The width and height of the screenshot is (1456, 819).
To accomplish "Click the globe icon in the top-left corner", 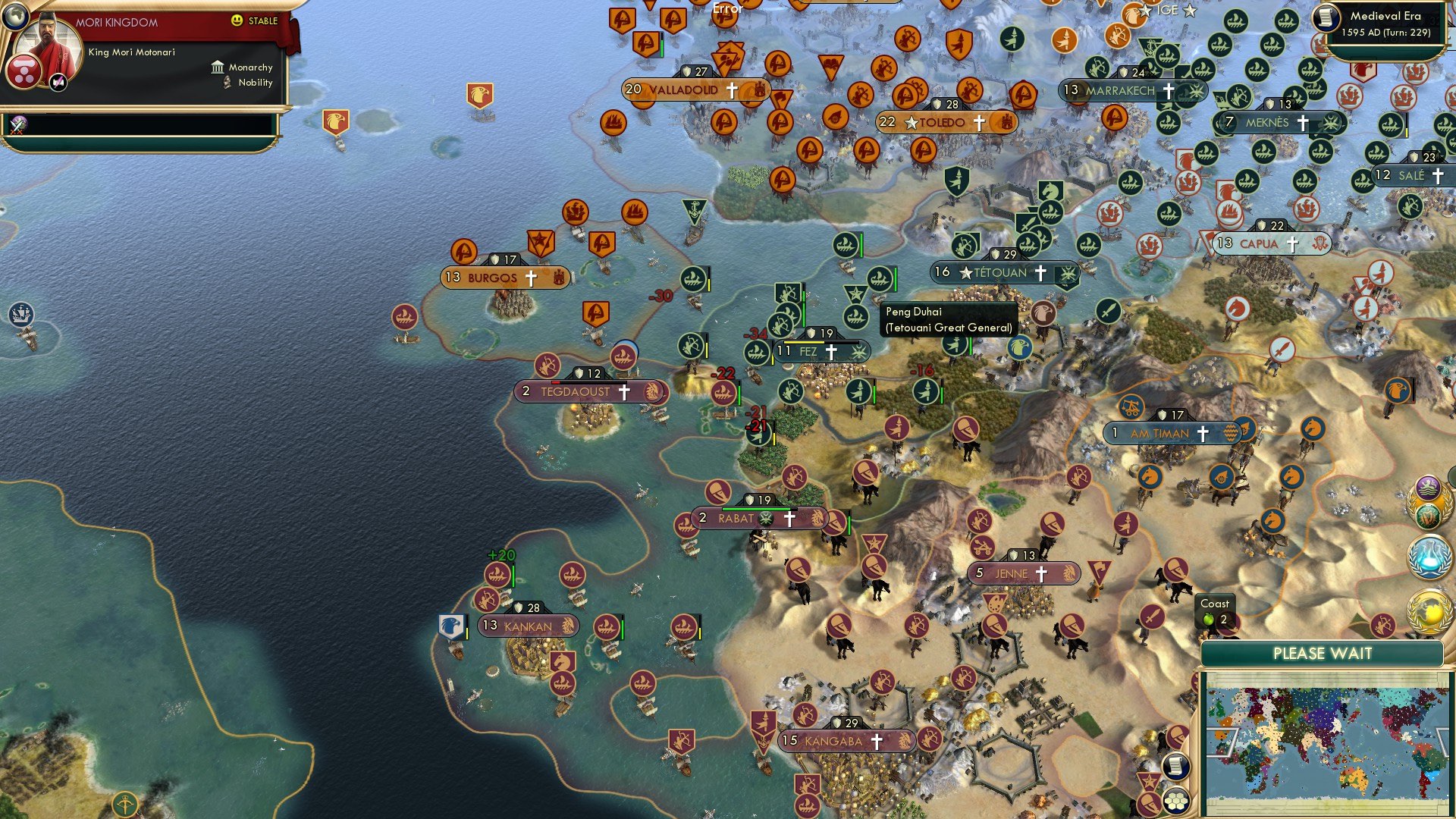I will coord(16,17).
